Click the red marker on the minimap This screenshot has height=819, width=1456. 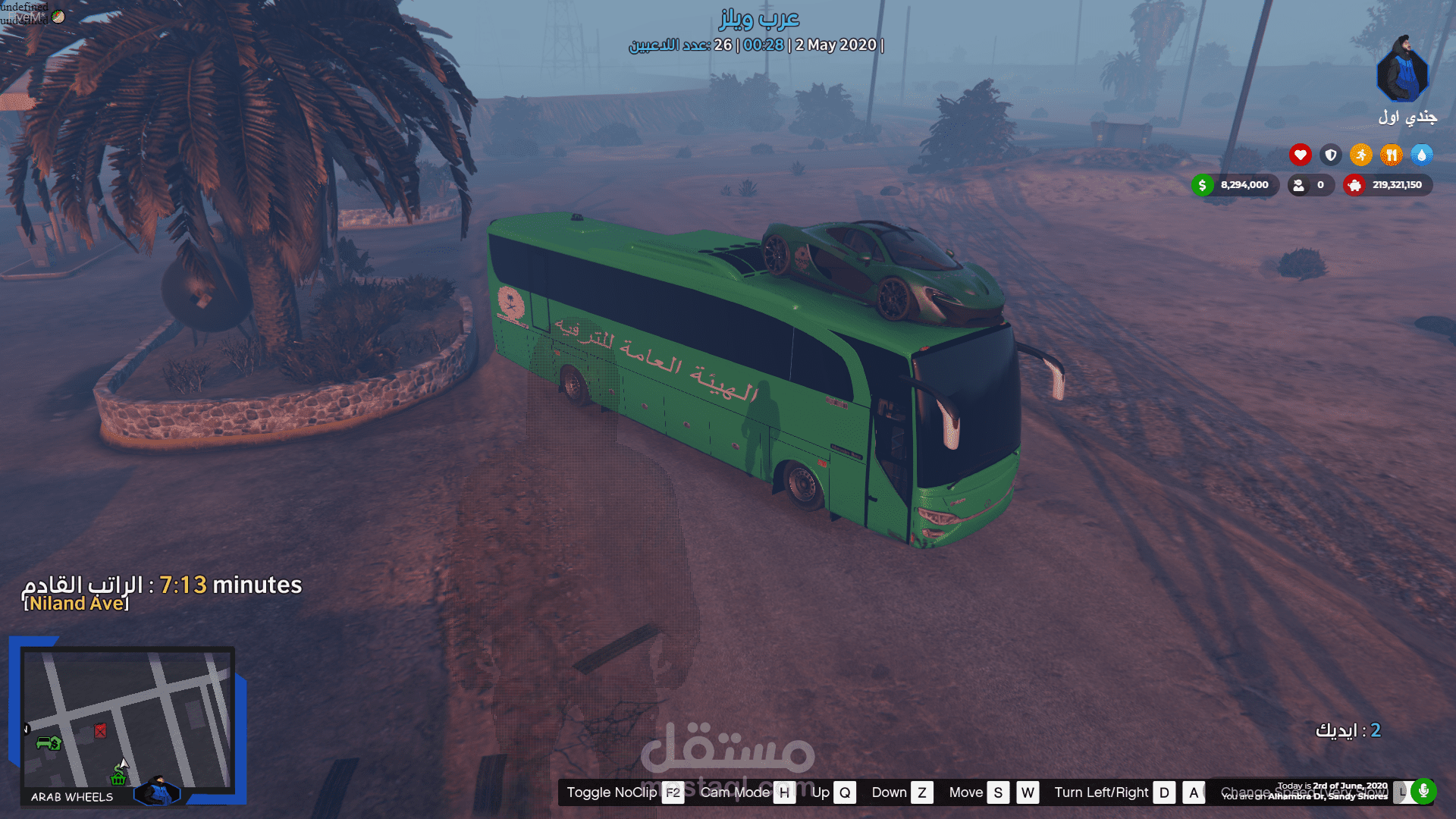(100, 730)
